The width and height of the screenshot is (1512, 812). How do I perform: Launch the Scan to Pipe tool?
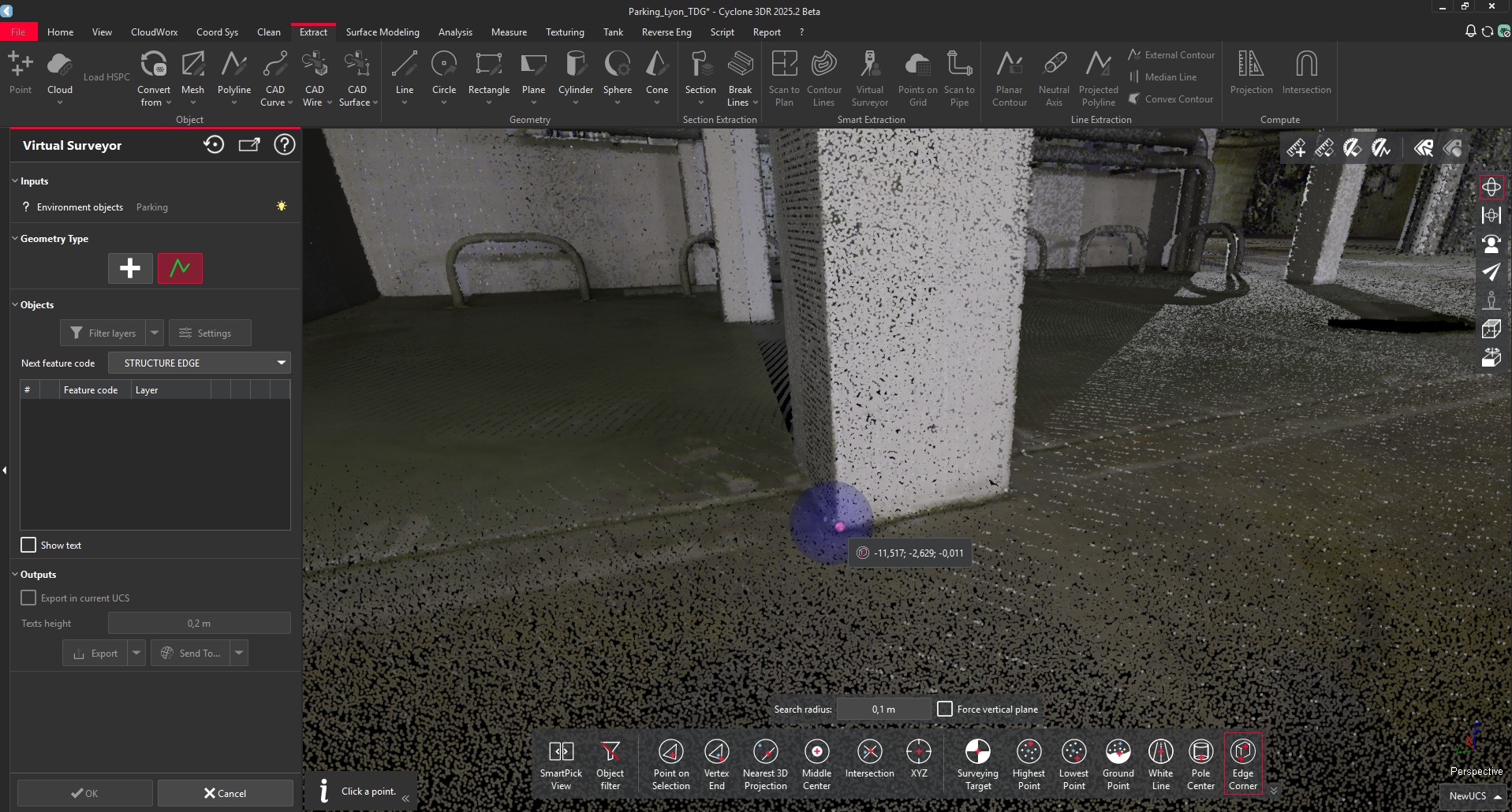tap(959, 76)
